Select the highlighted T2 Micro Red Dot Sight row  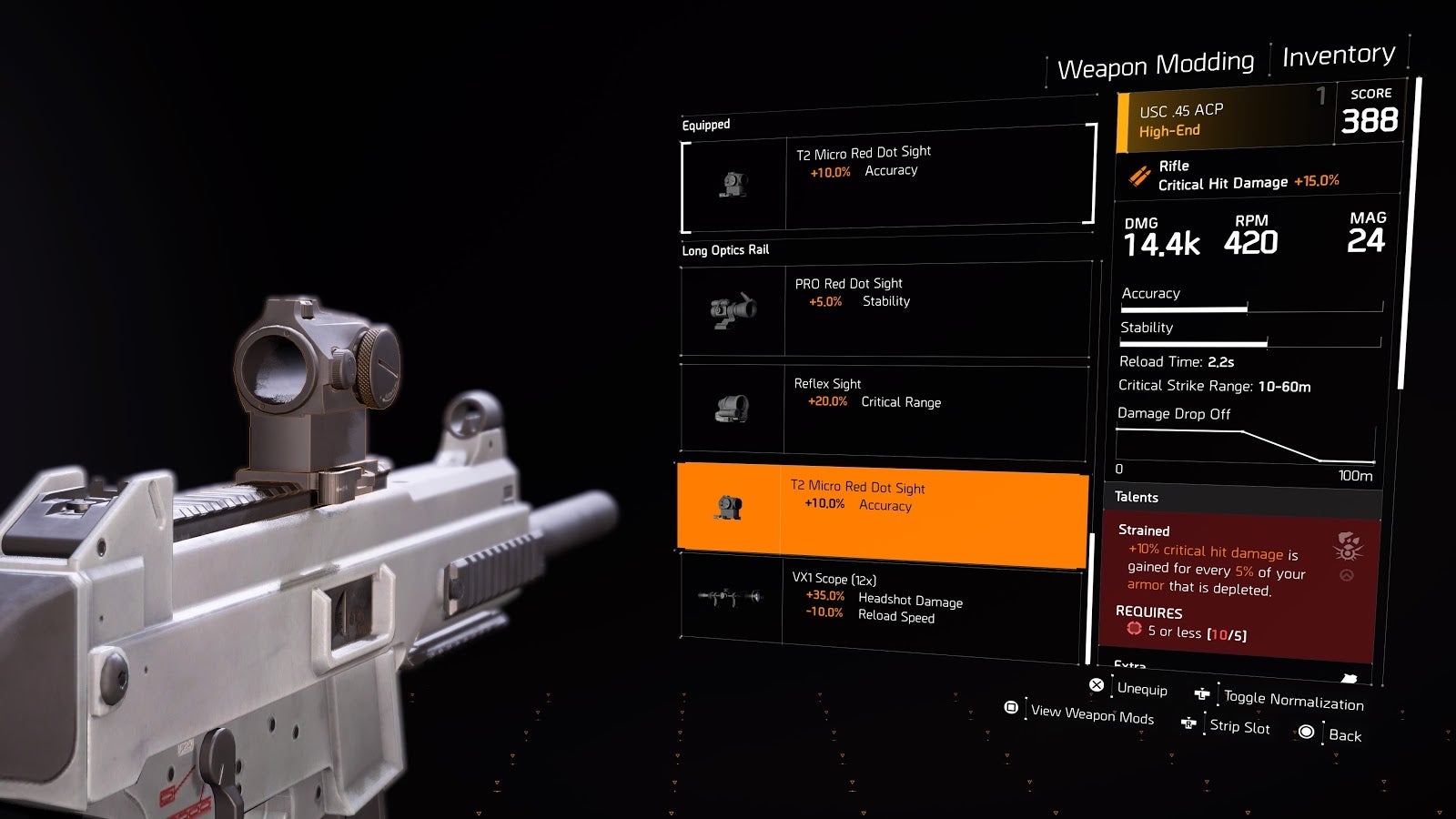[x=882, y=510]
